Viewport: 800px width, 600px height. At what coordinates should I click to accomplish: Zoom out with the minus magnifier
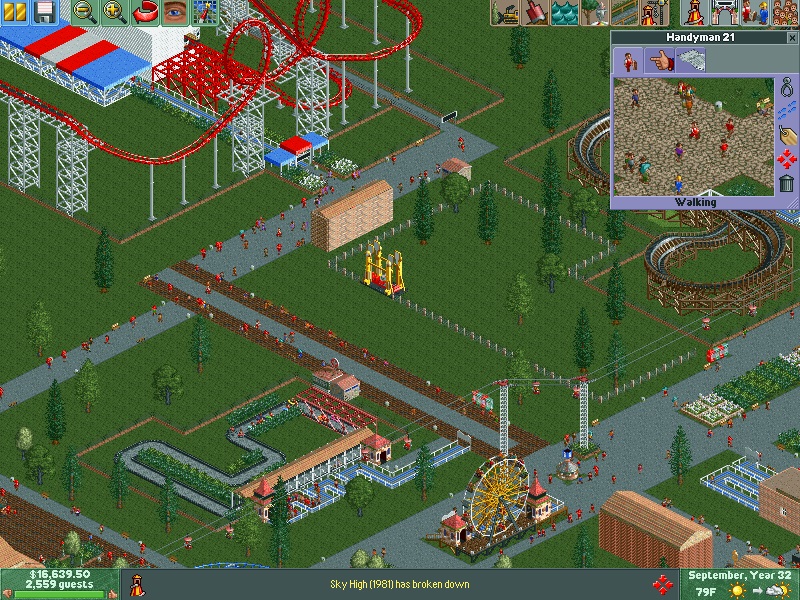(87, 12)
